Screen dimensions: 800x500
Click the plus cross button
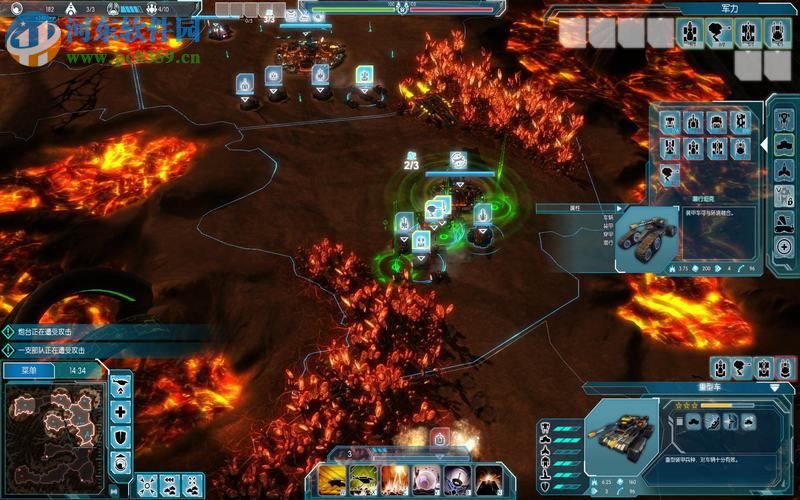pyautogui.click(x=121, y=412)
